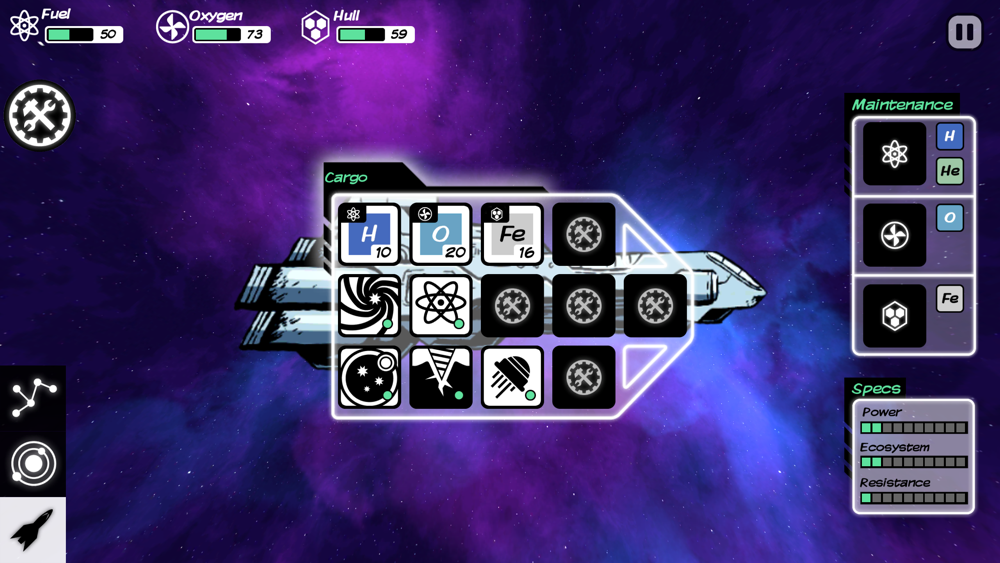Use Oxygen for life support maintenance
Screen dimensions: 1000x563
pos(949,217)
